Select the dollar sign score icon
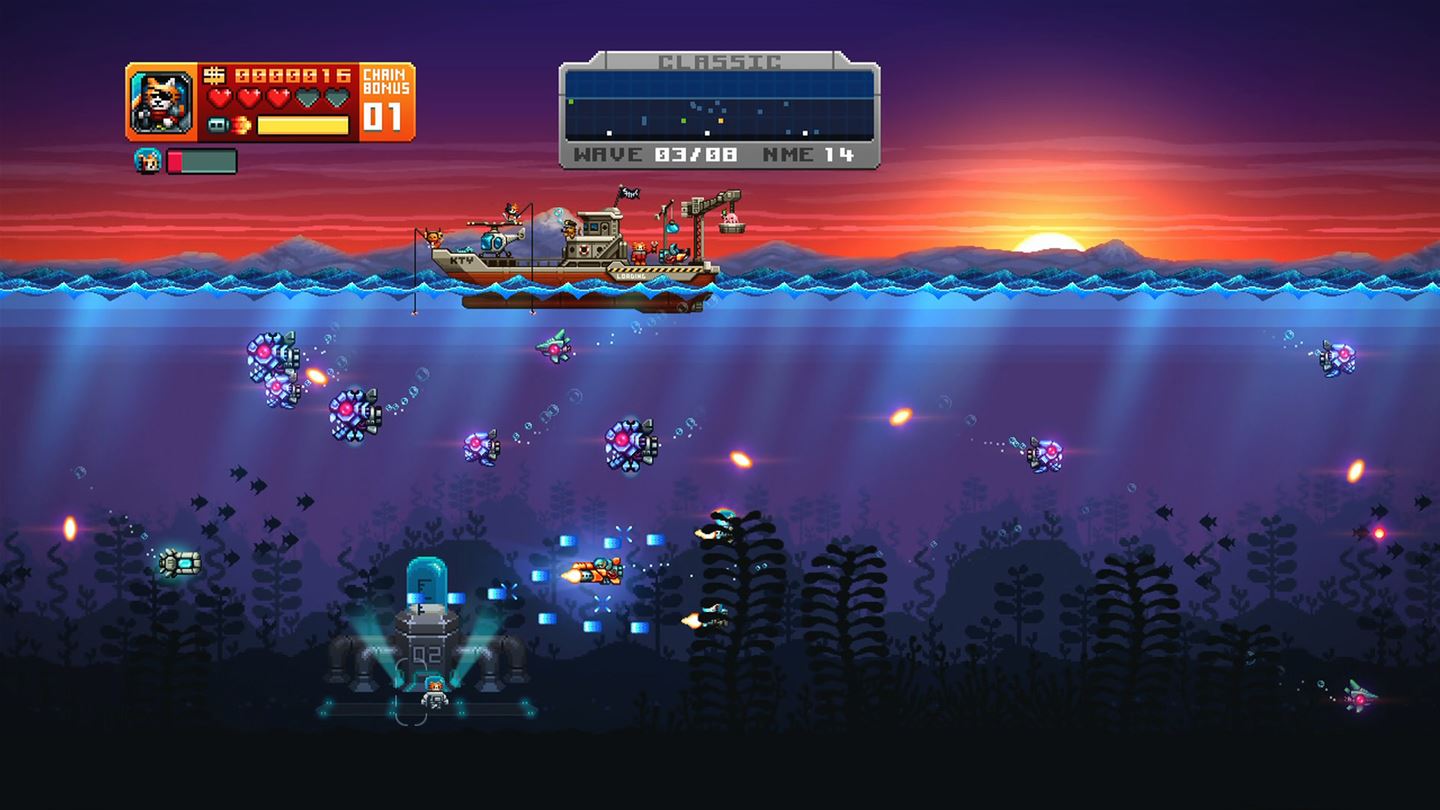The height and width of the screenshot is (810, 1440). pos(215,75)
